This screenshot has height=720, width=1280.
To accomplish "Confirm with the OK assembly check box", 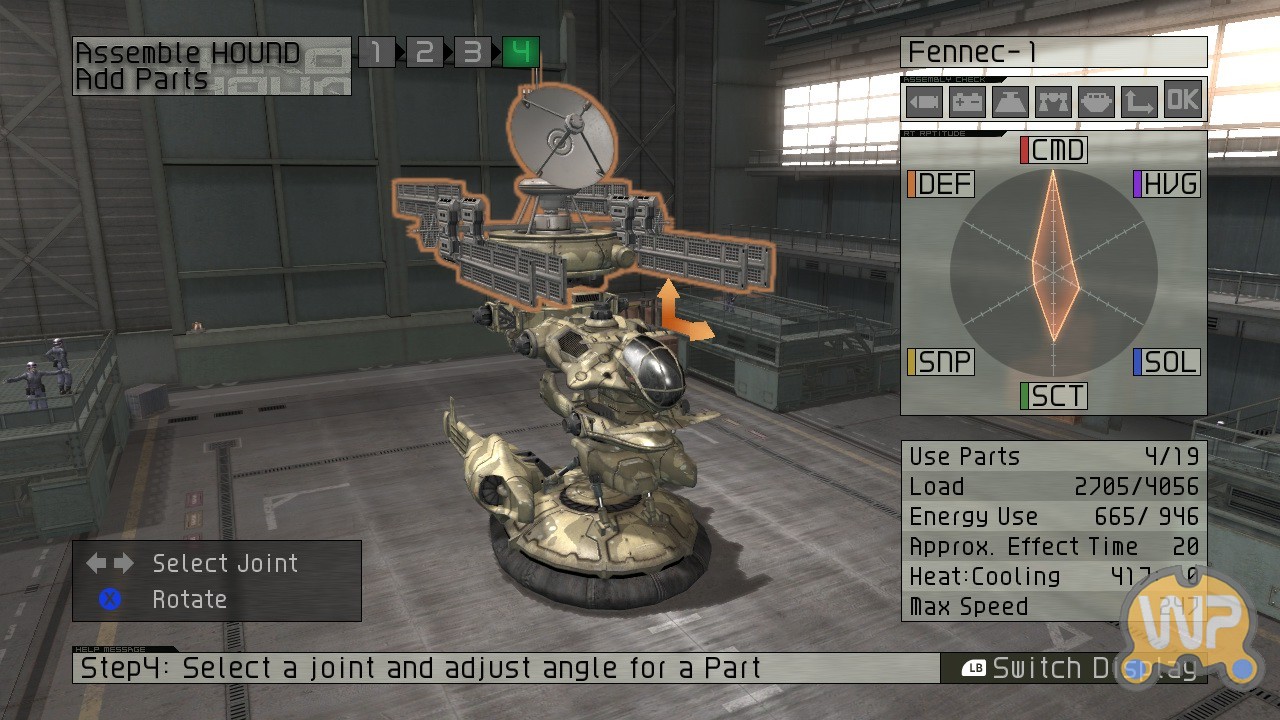I will (1182, 101).
